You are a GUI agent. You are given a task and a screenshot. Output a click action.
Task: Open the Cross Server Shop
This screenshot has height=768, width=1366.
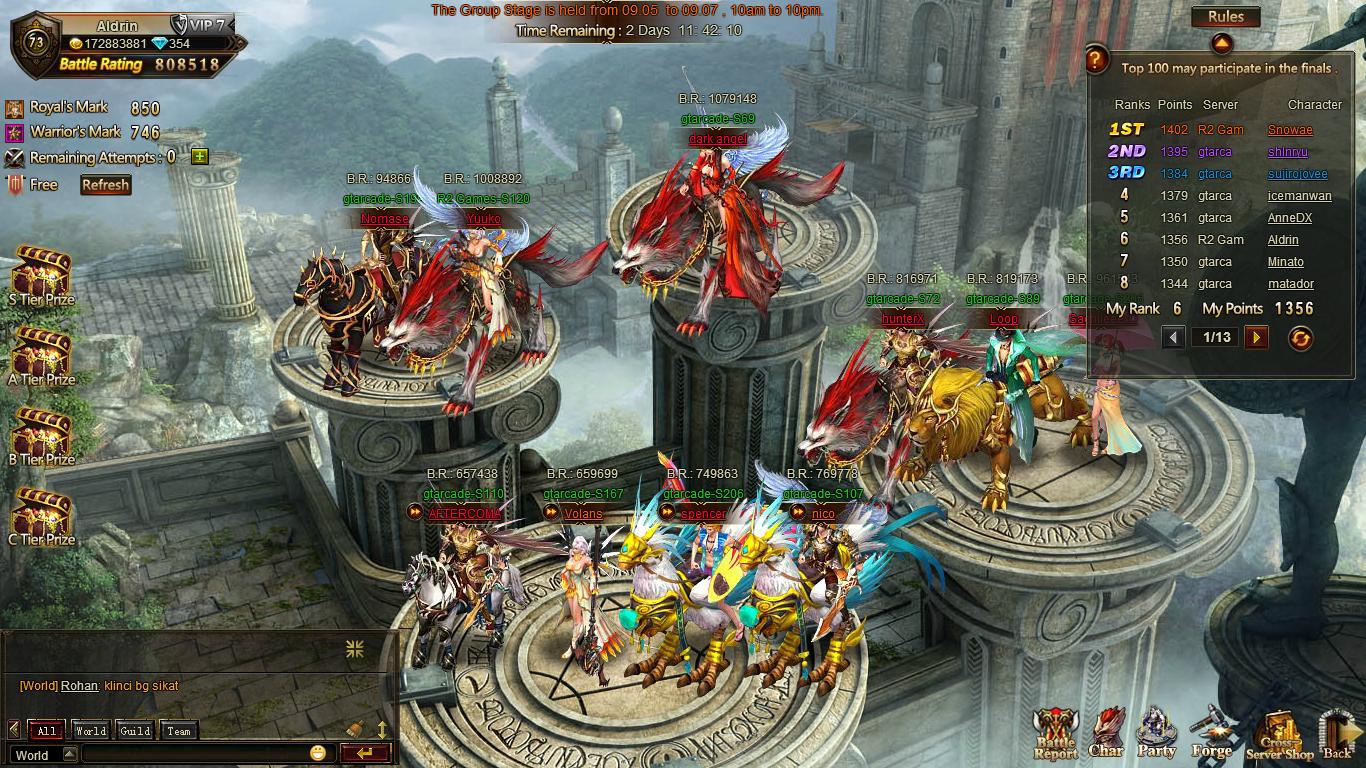1279,737
